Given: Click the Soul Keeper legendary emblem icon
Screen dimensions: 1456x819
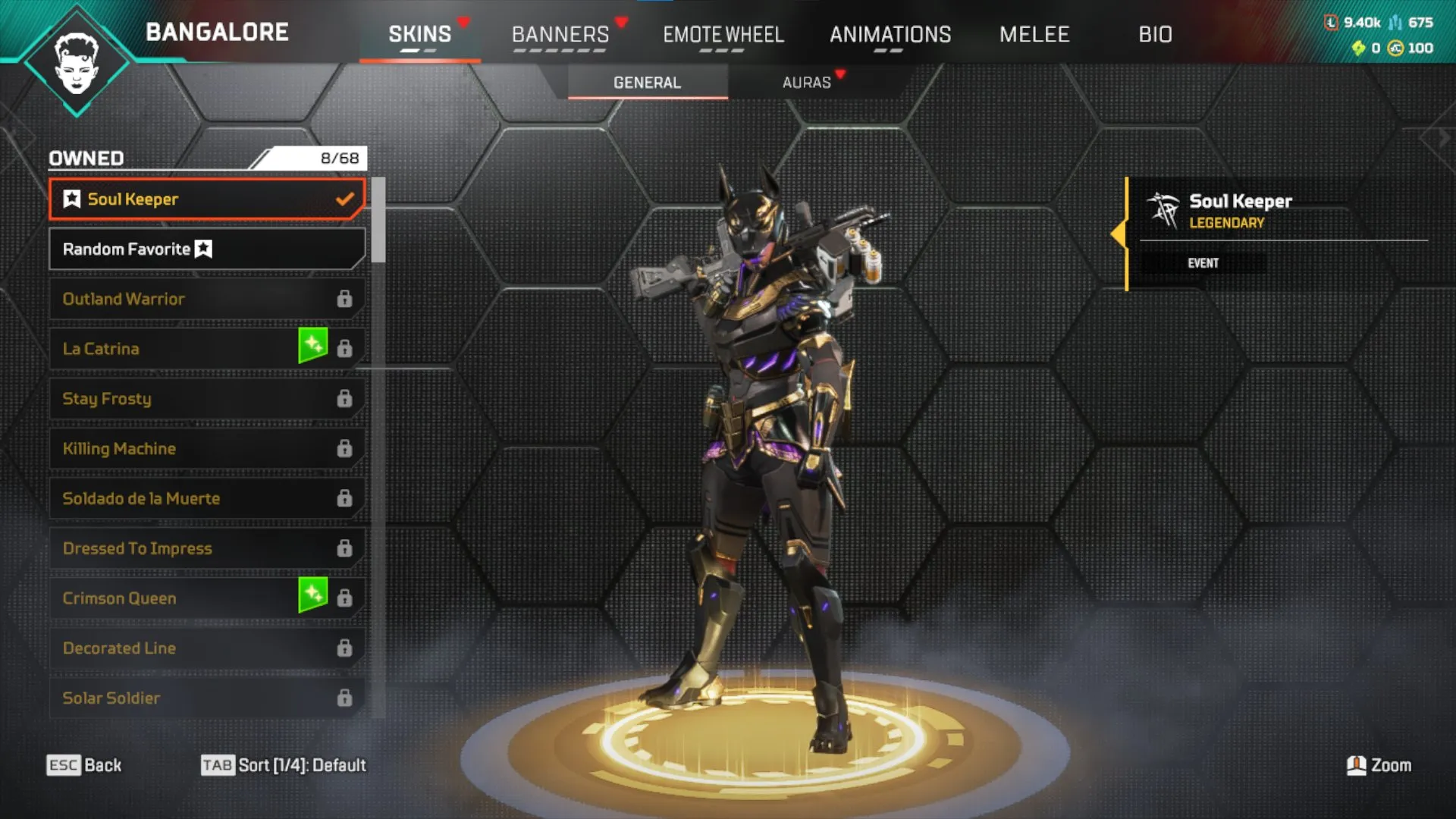Looking at the screenshot, I should (1163, 211).
